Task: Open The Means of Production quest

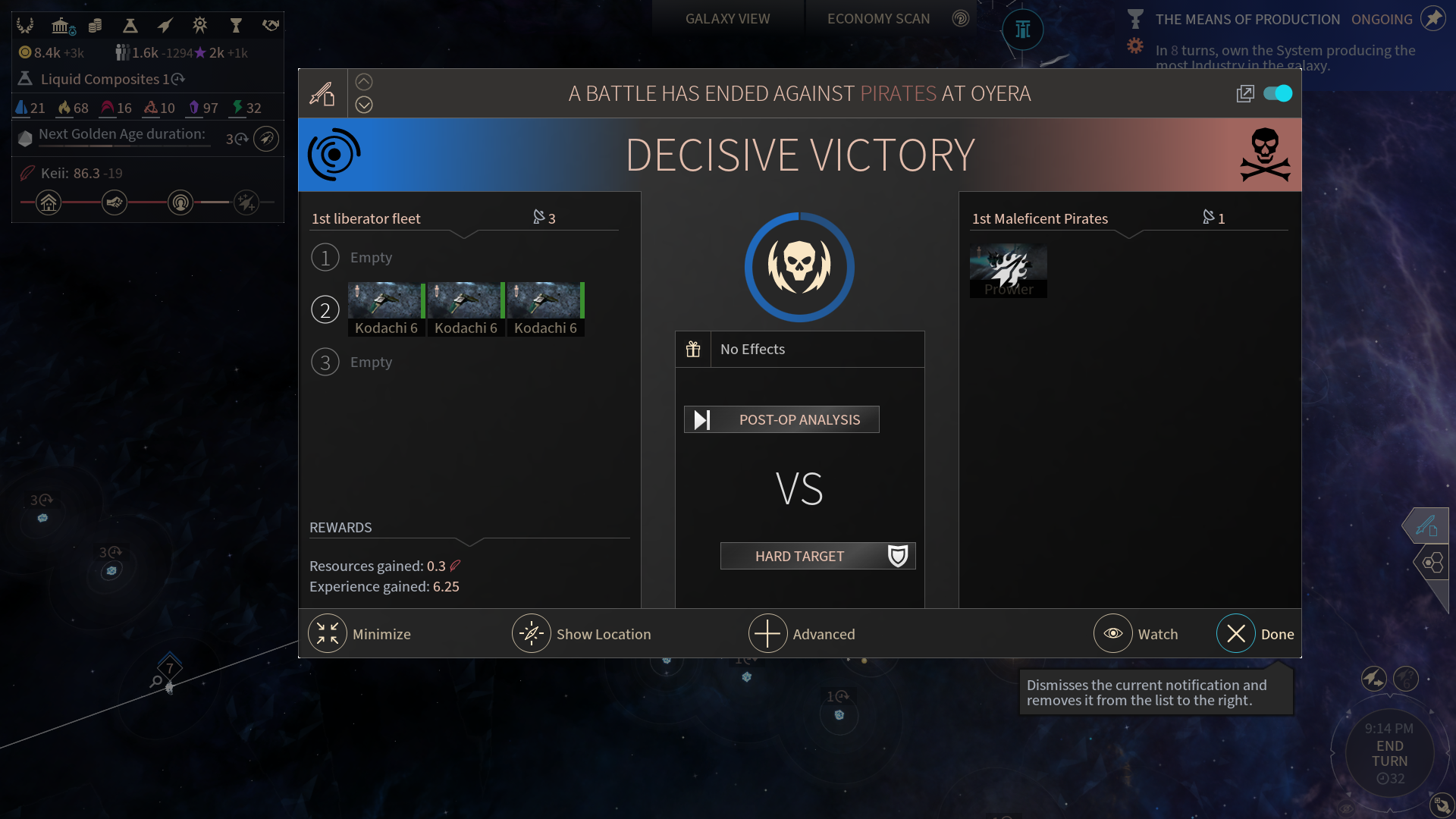Action: pyautogui.click(x=1247, y=19)
